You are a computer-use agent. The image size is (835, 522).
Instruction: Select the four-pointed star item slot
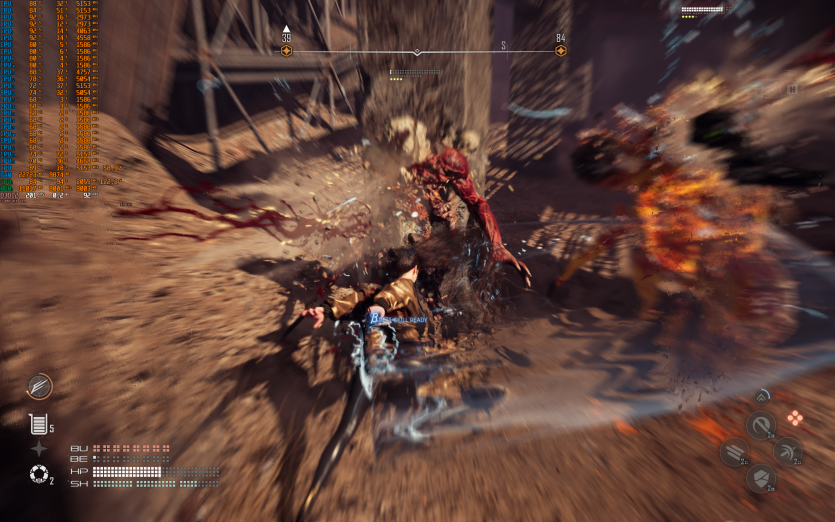[x=38, y=449]
